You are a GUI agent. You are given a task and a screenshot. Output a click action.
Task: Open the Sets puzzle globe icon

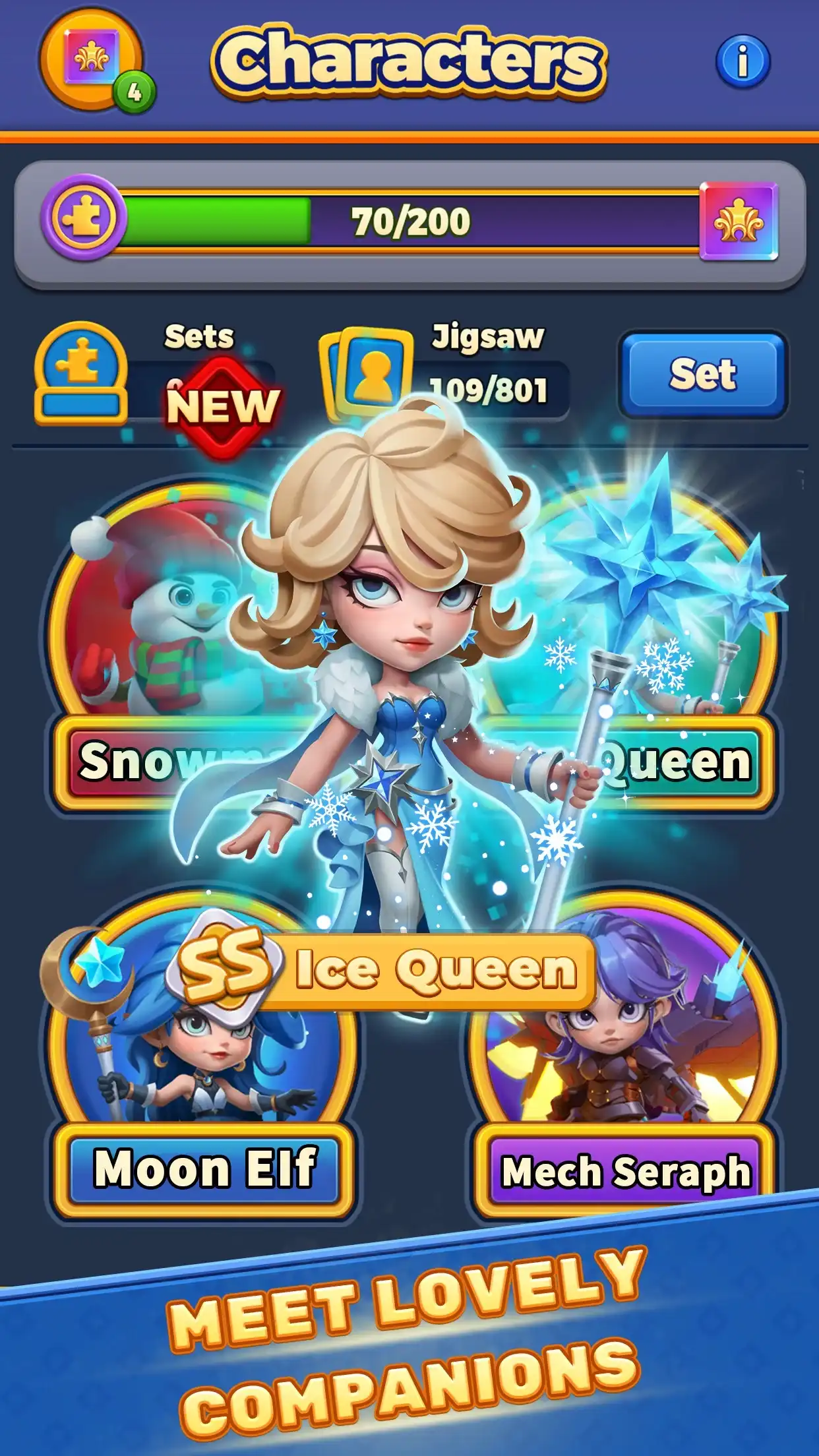[80, 373]
